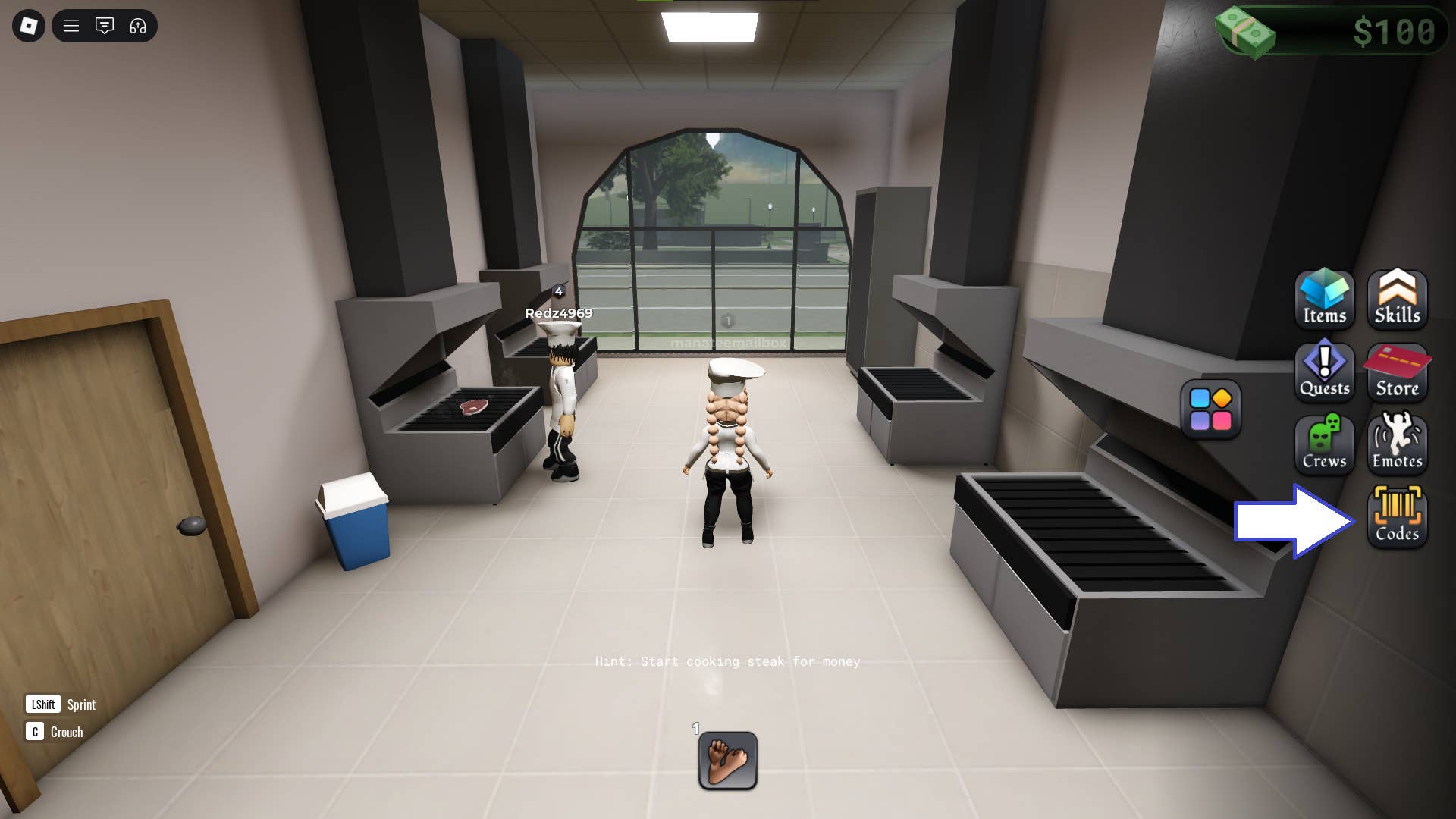Open the Roblox home menu
Image resolution: width=1456 pixels, height=819 pixels.
coord(27,26)
